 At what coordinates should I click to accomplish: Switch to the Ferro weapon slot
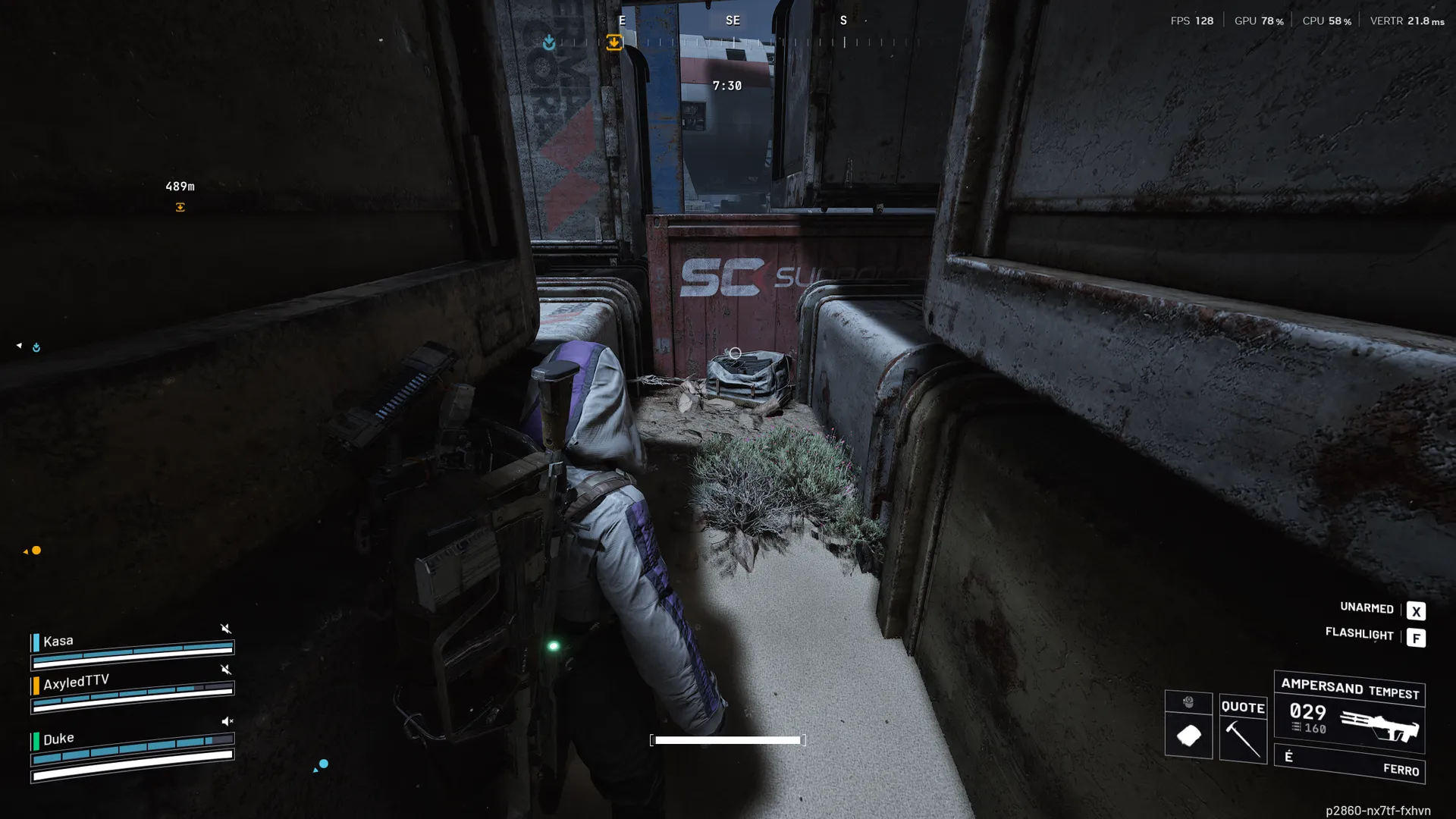click(x=1350, y=764)
